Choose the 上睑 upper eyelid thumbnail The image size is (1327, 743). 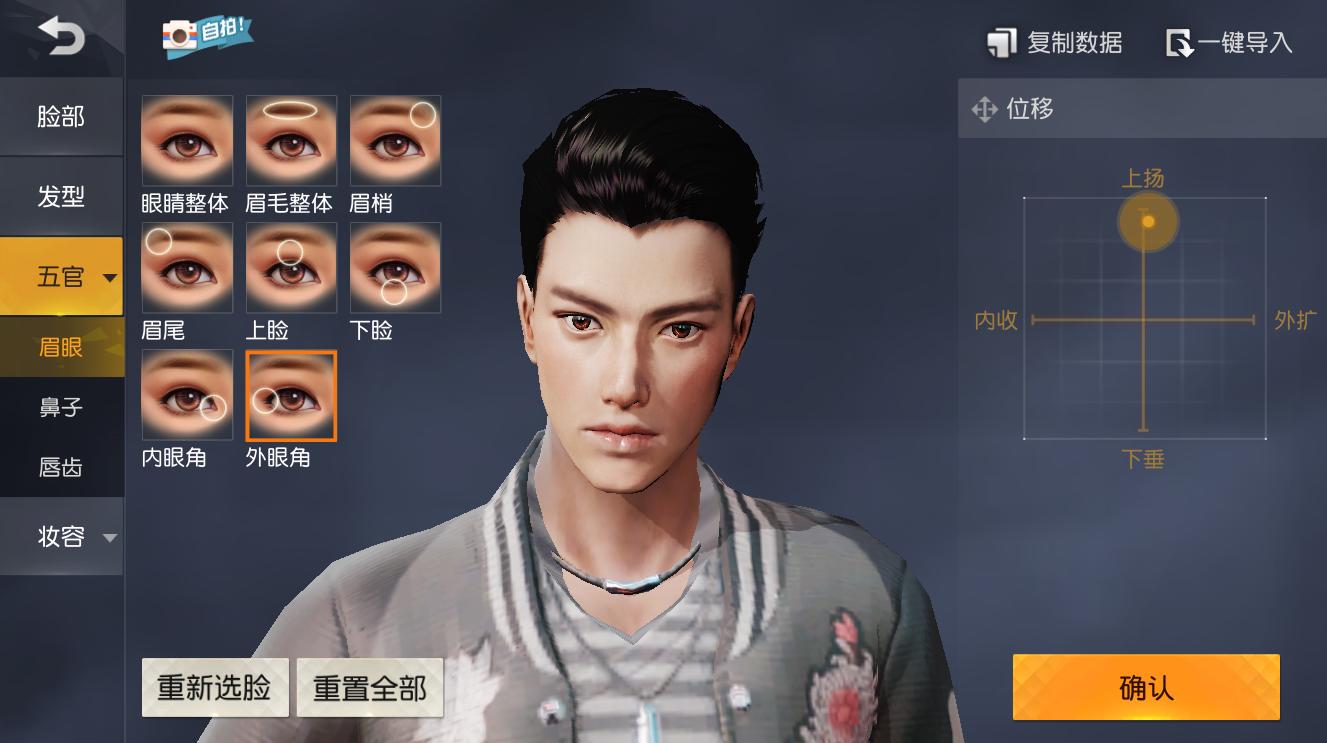291,268
